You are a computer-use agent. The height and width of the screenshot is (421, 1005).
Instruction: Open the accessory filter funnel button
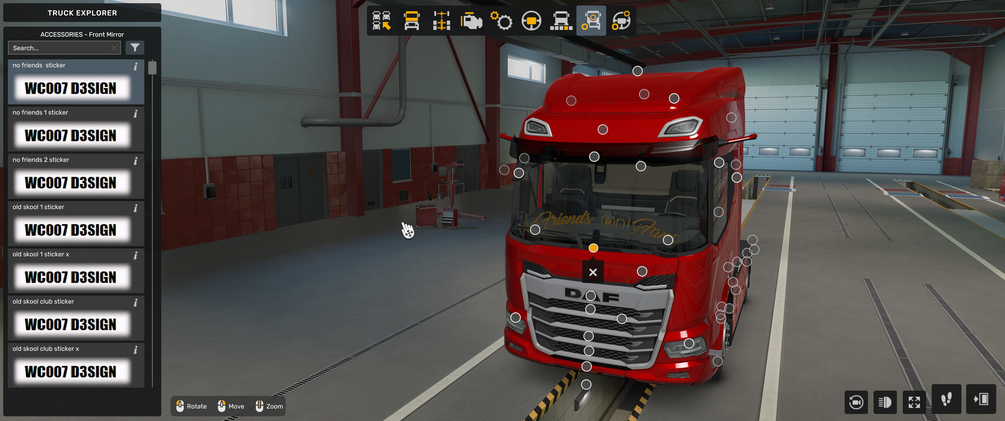tap(135, 48)
